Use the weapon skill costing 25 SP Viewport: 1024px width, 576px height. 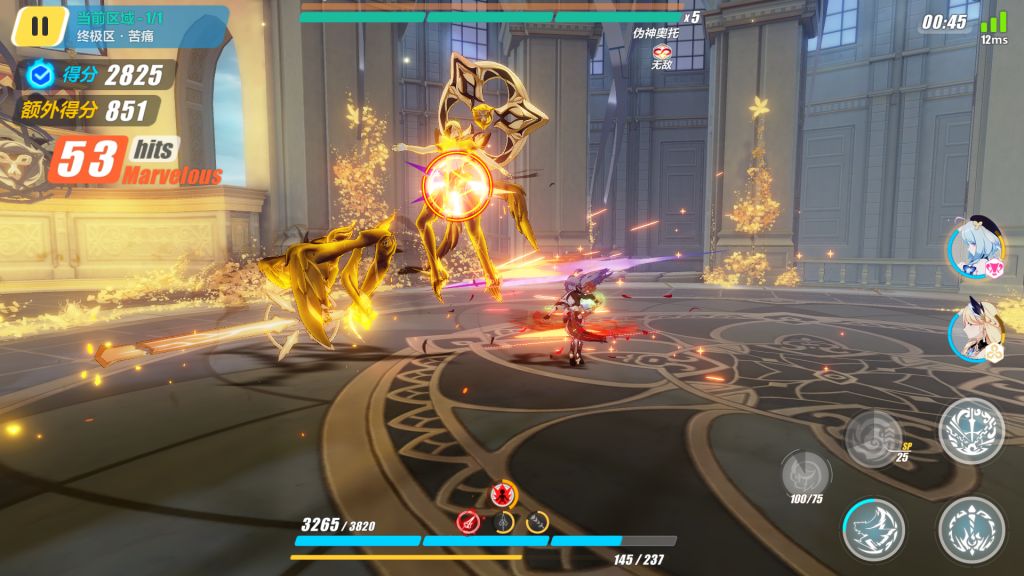pyautogui.click(x=875, y=437)
